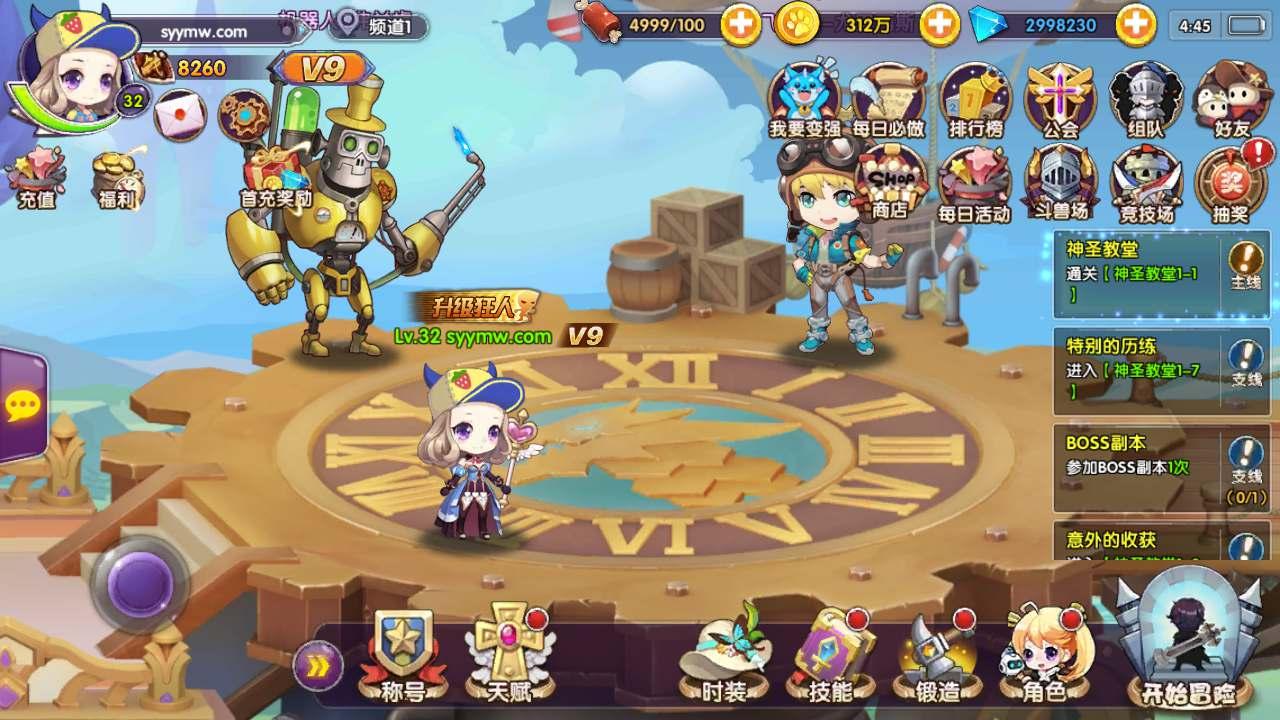Open the mail envelope icon

[180, 115]
